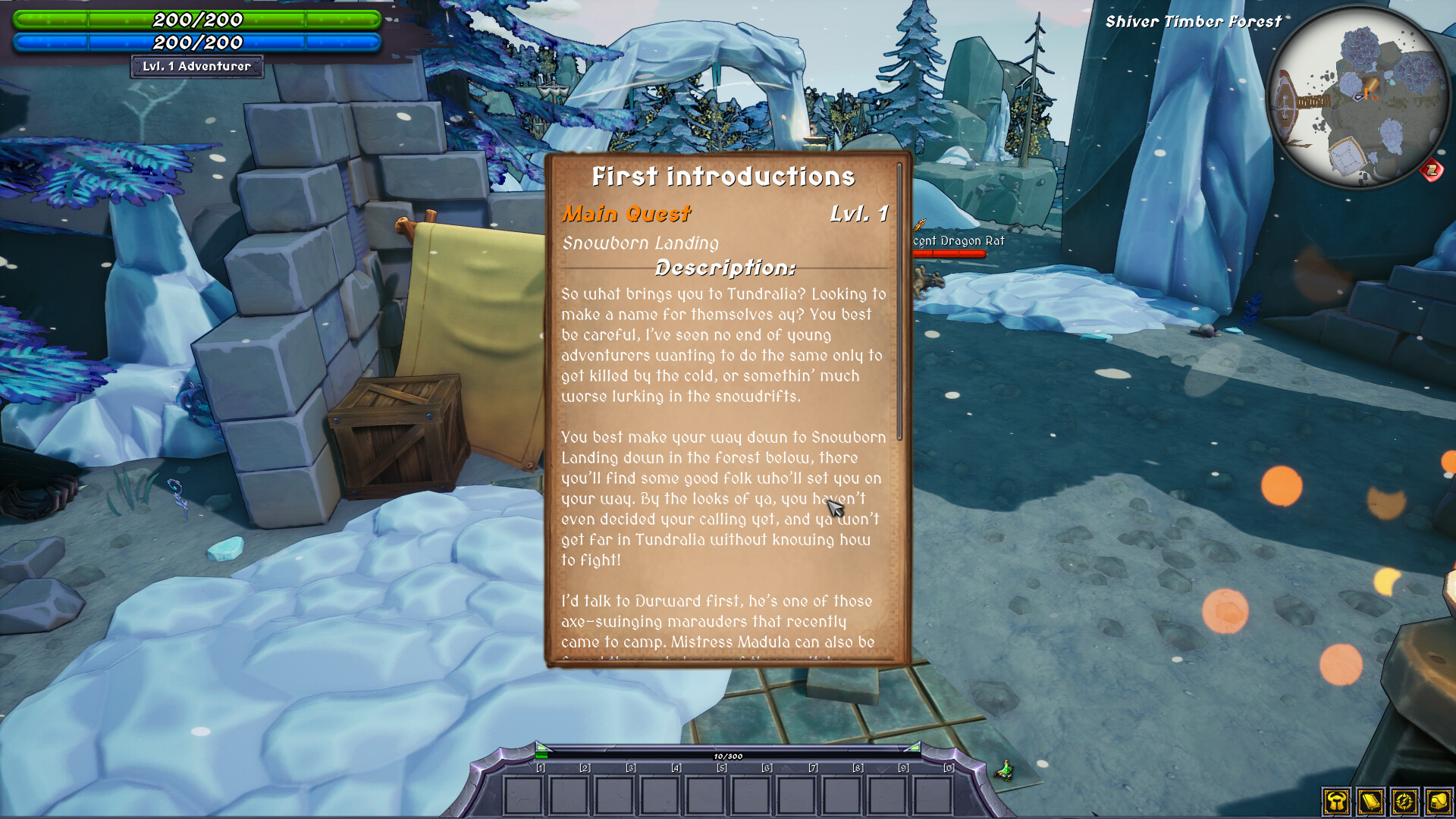Click the 10/300 experience progress bar
This screenshot has width=1456, height=819.
pos(728,755)
